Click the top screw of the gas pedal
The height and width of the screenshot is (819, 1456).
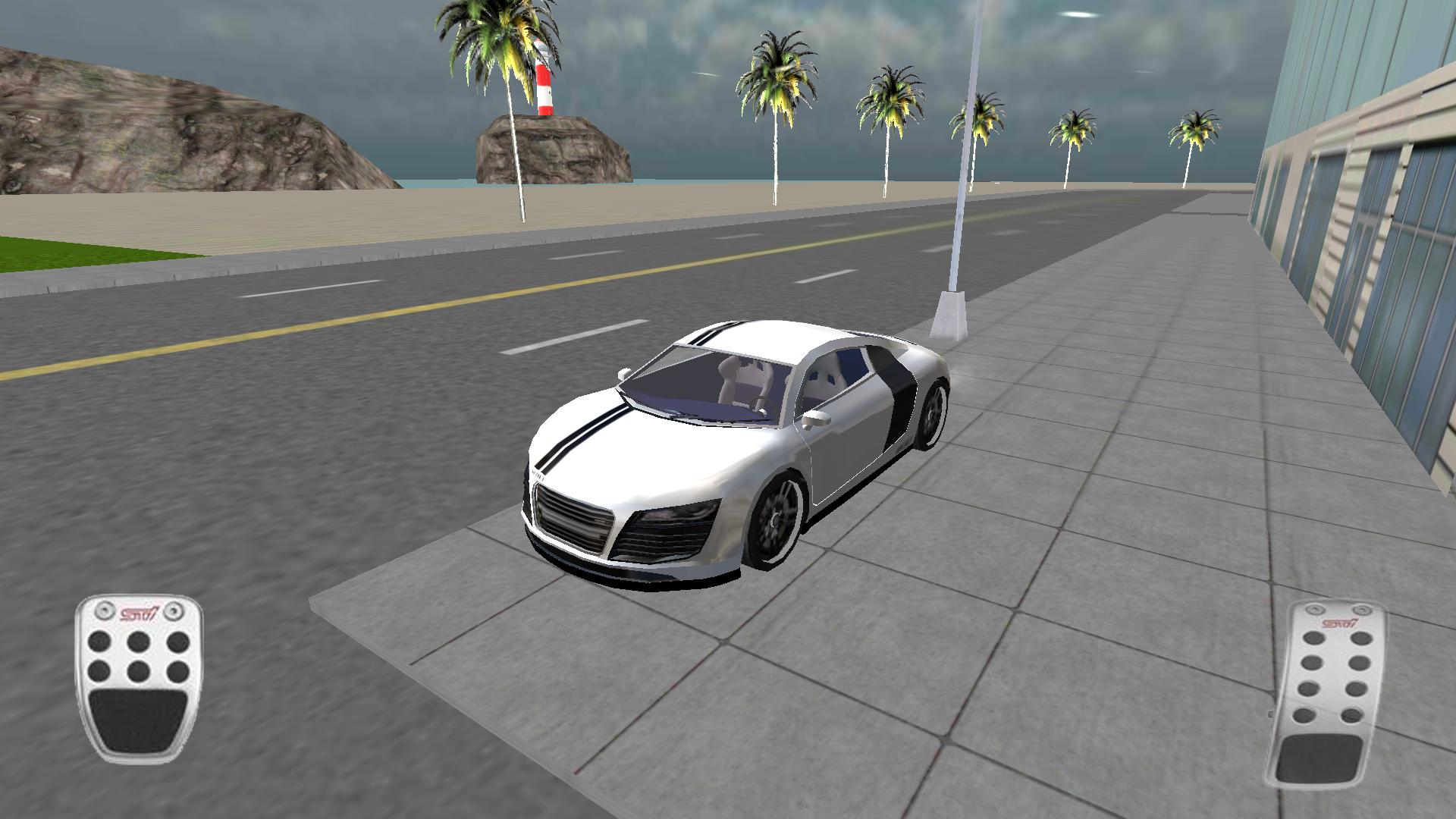click(x=1314, y=610)
